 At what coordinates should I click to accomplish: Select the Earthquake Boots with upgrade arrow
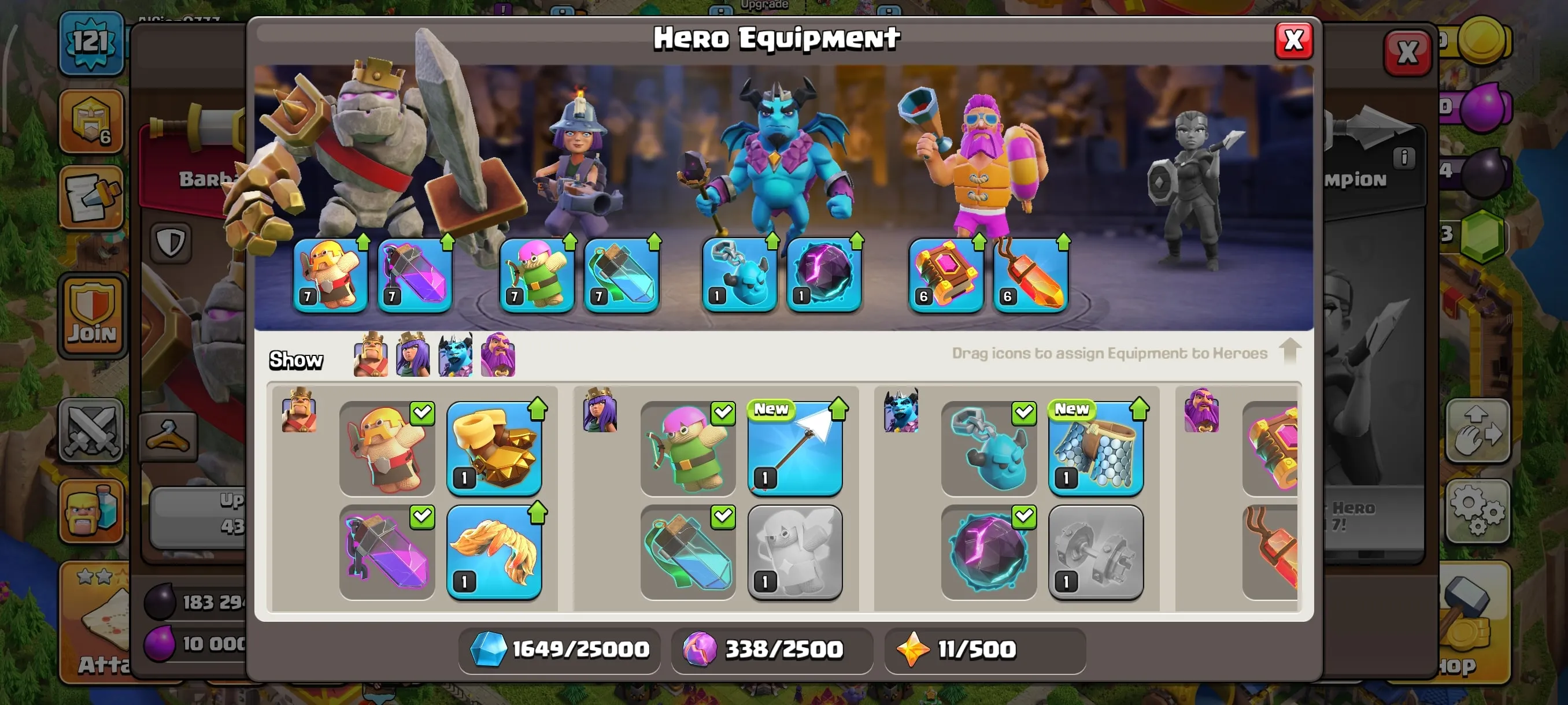coord(494,448)
